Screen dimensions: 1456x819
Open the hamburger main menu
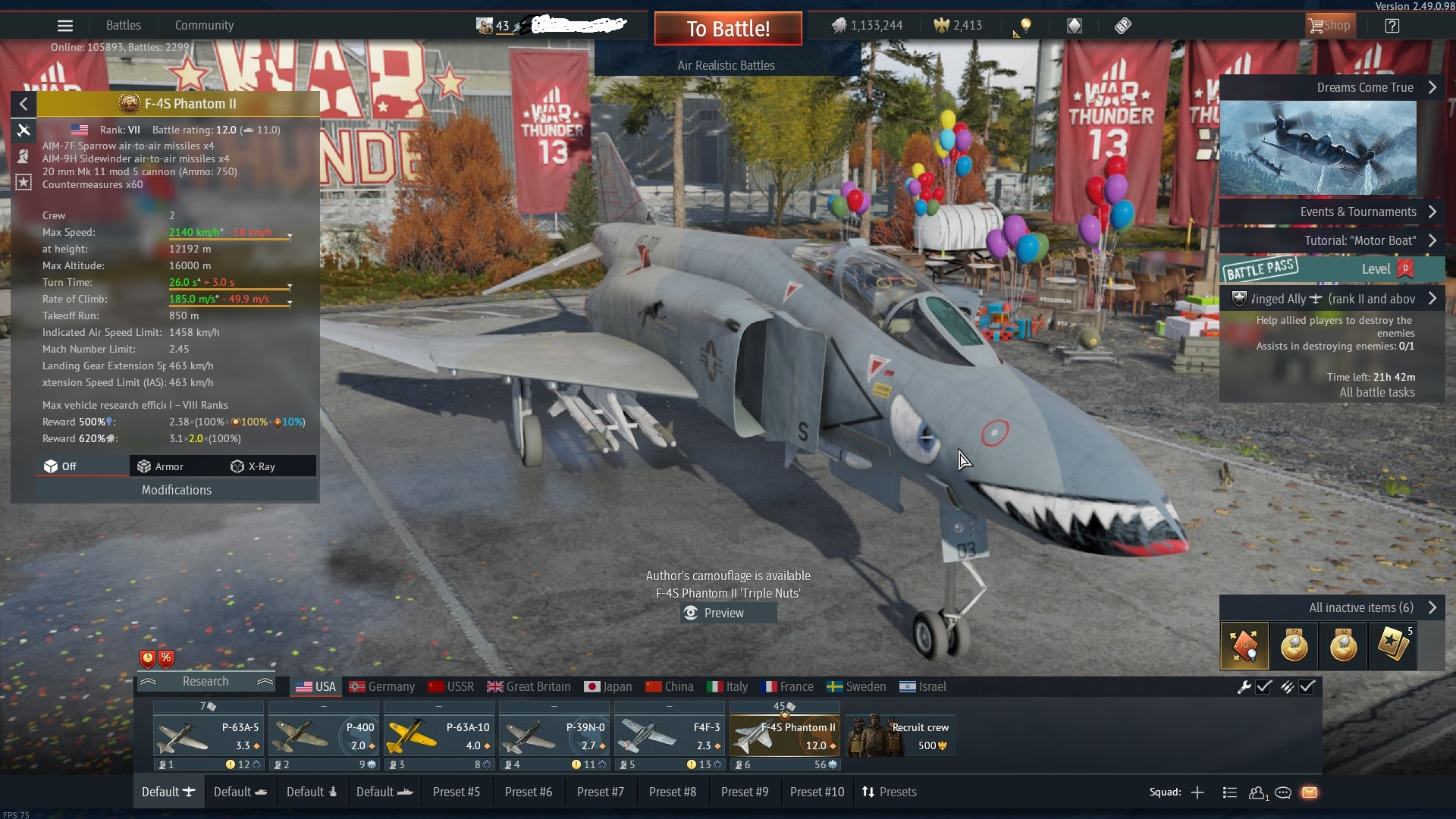(x=65, y=26)
